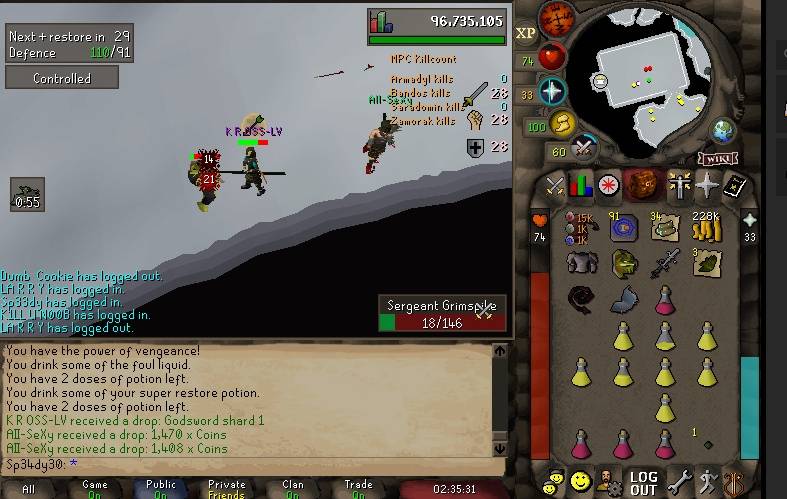Viewport: 787px width, 499px height.
Task: Toggle the XP drops button
Action: tap(526, 33)
